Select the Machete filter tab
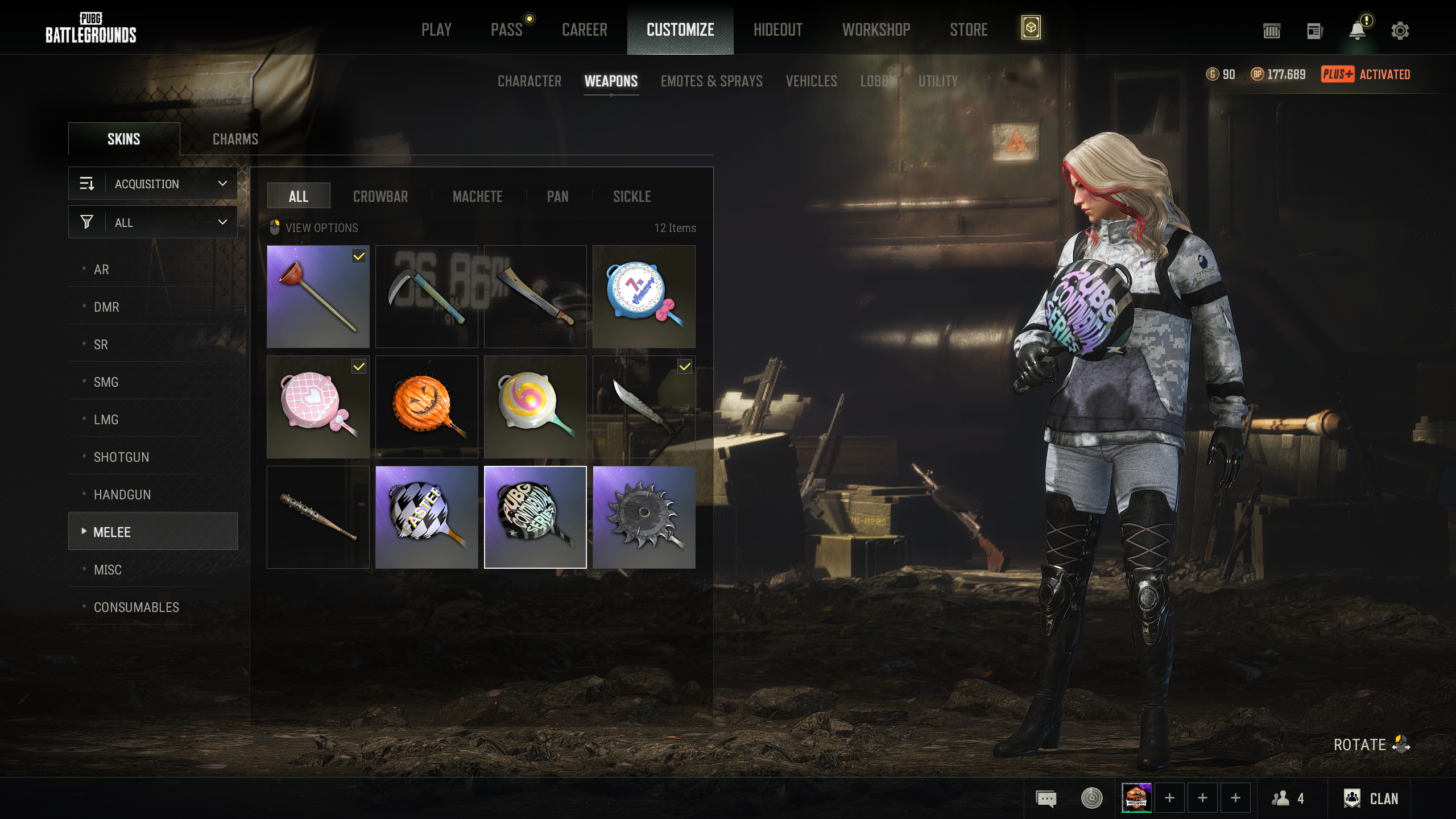The height and width of the screenshot is (819, 1456). tap(477, 197)
